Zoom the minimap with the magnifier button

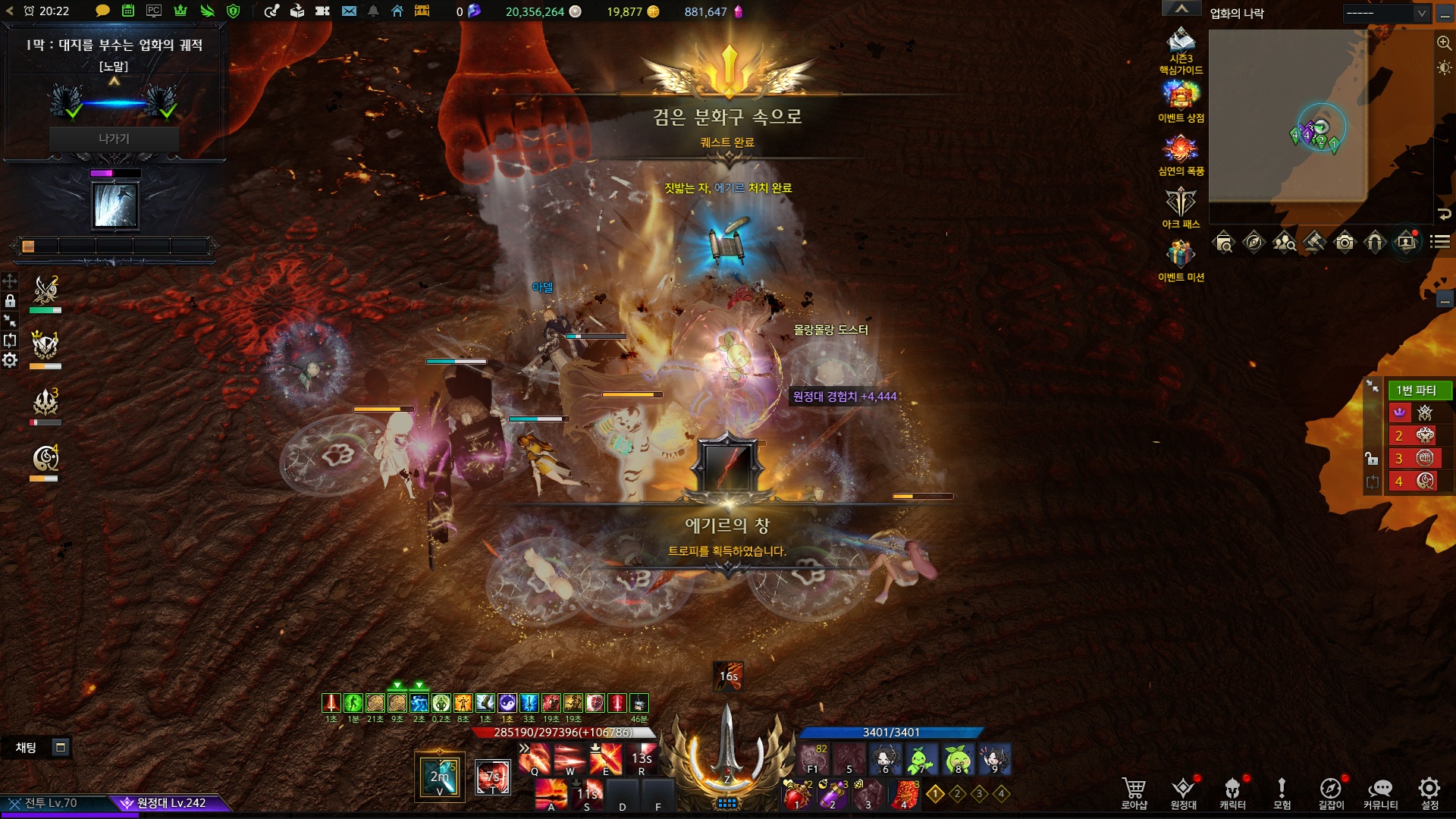(1444, 43)
